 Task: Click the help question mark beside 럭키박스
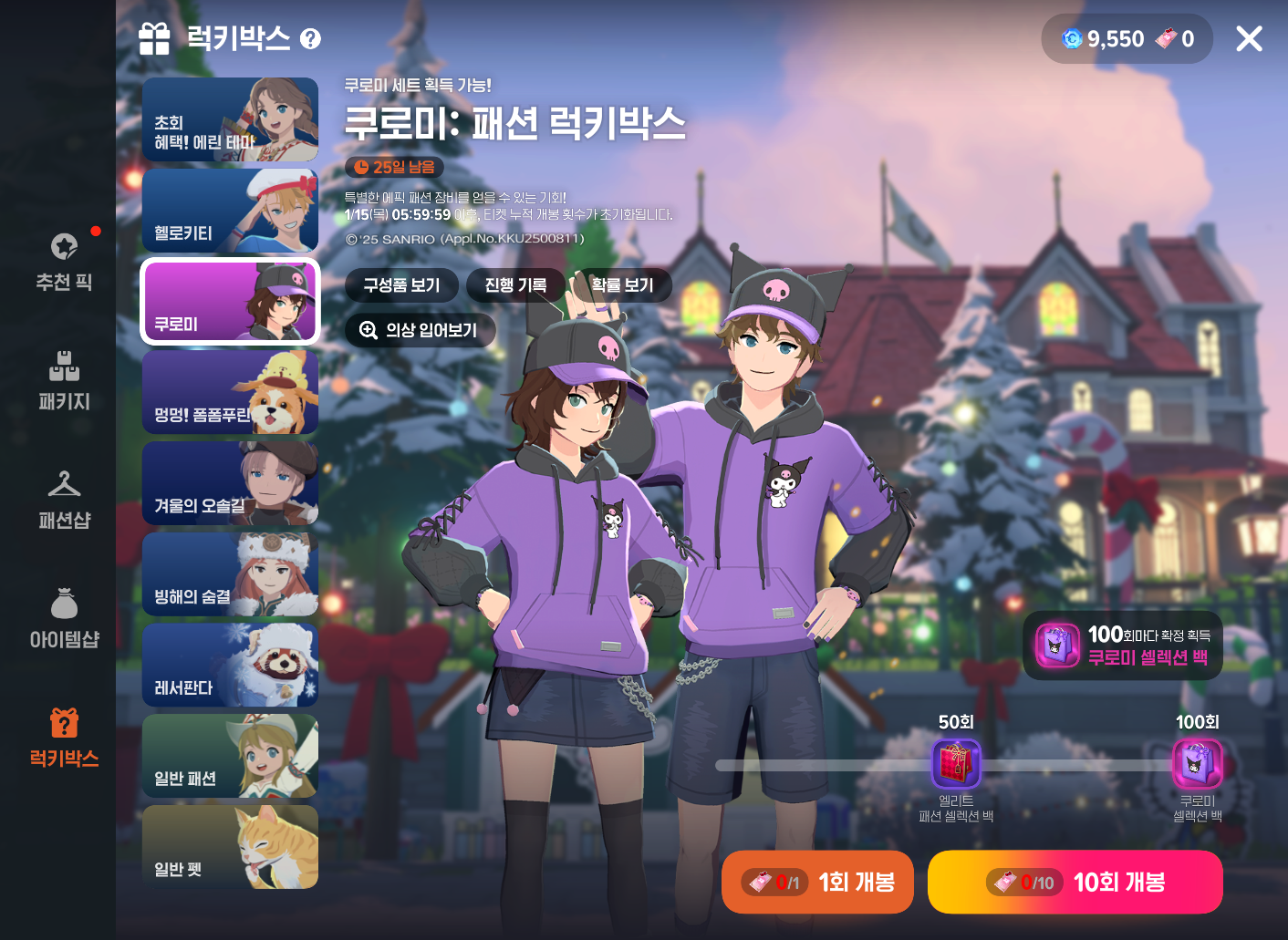click(x=312, y=38)
